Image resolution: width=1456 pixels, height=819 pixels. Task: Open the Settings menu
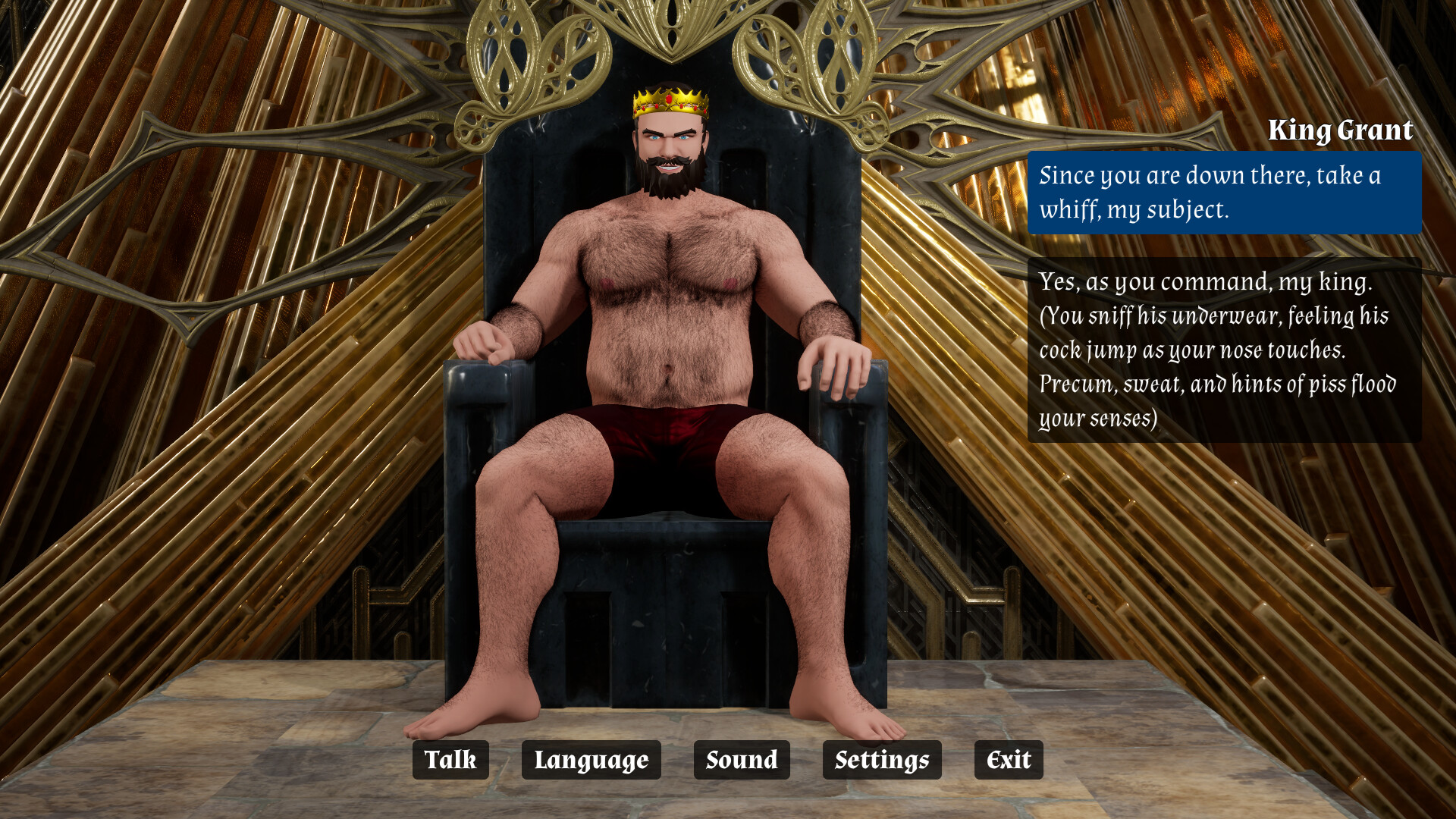tap(881, 760)
